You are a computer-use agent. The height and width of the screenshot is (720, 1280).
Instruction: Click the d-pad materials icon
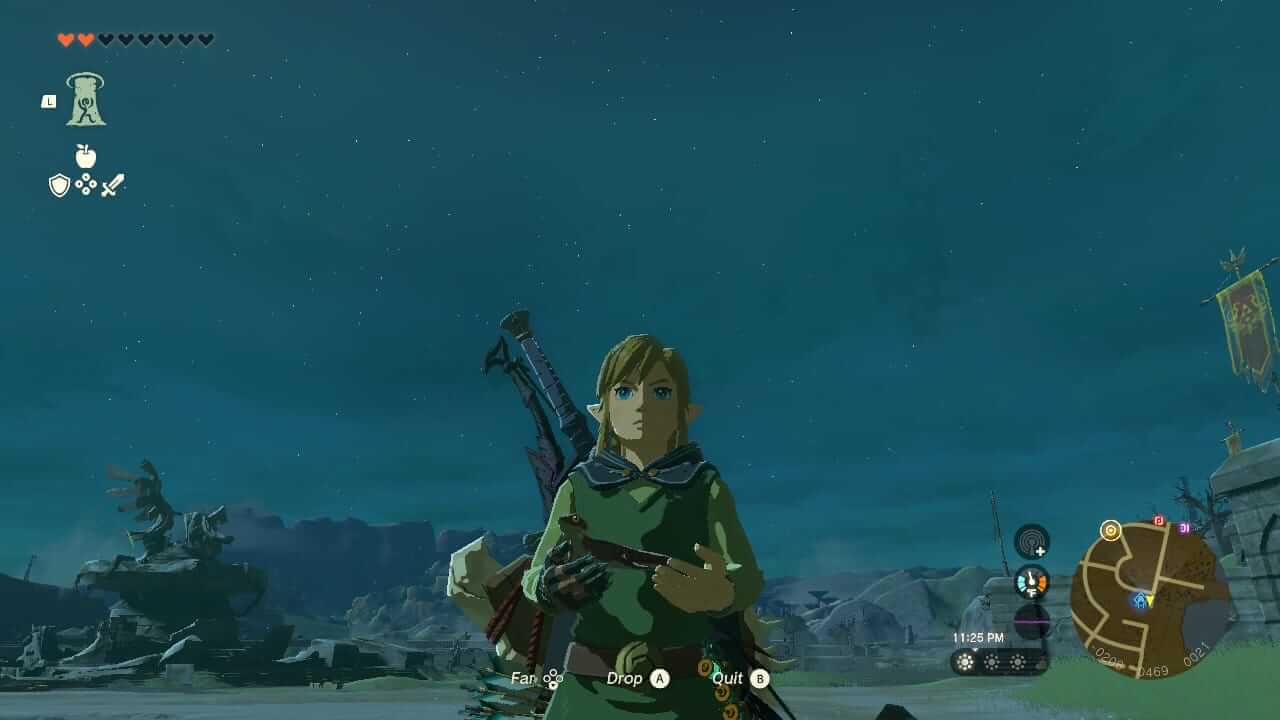pos(85,184)
